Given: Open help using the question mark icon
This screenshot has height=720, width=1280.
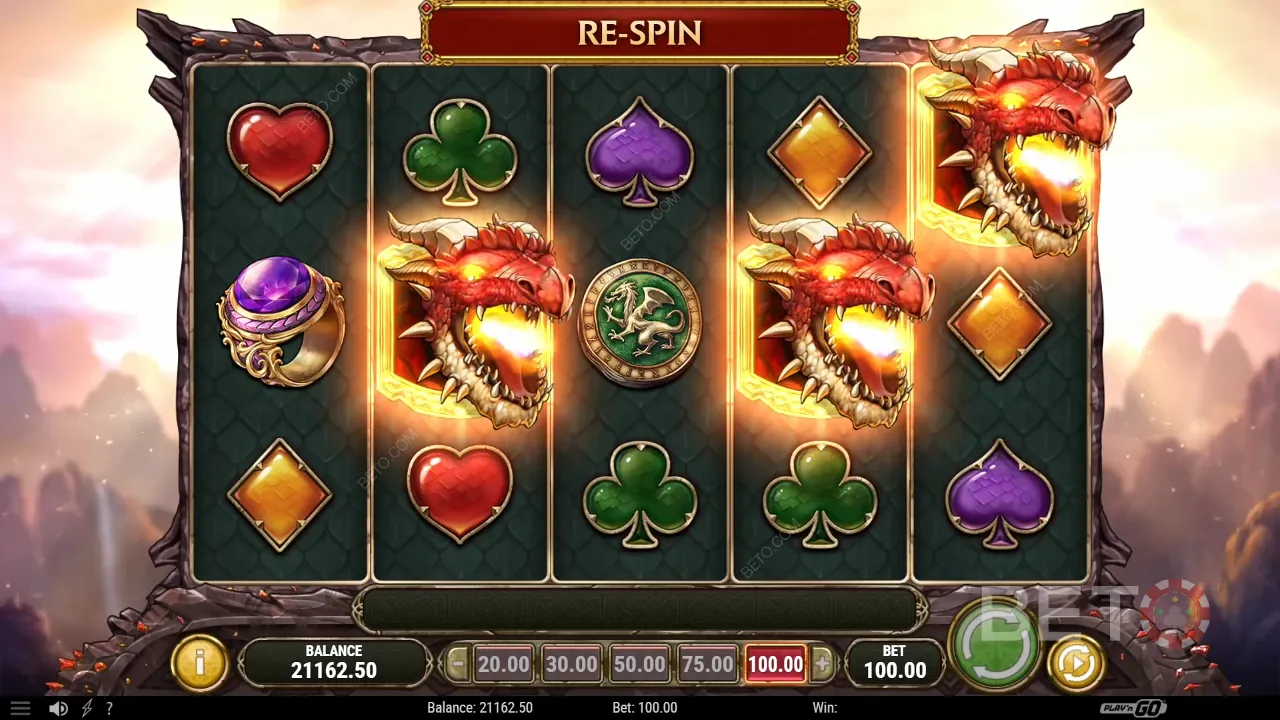Looking at the screenshot, I should (110, 708).
